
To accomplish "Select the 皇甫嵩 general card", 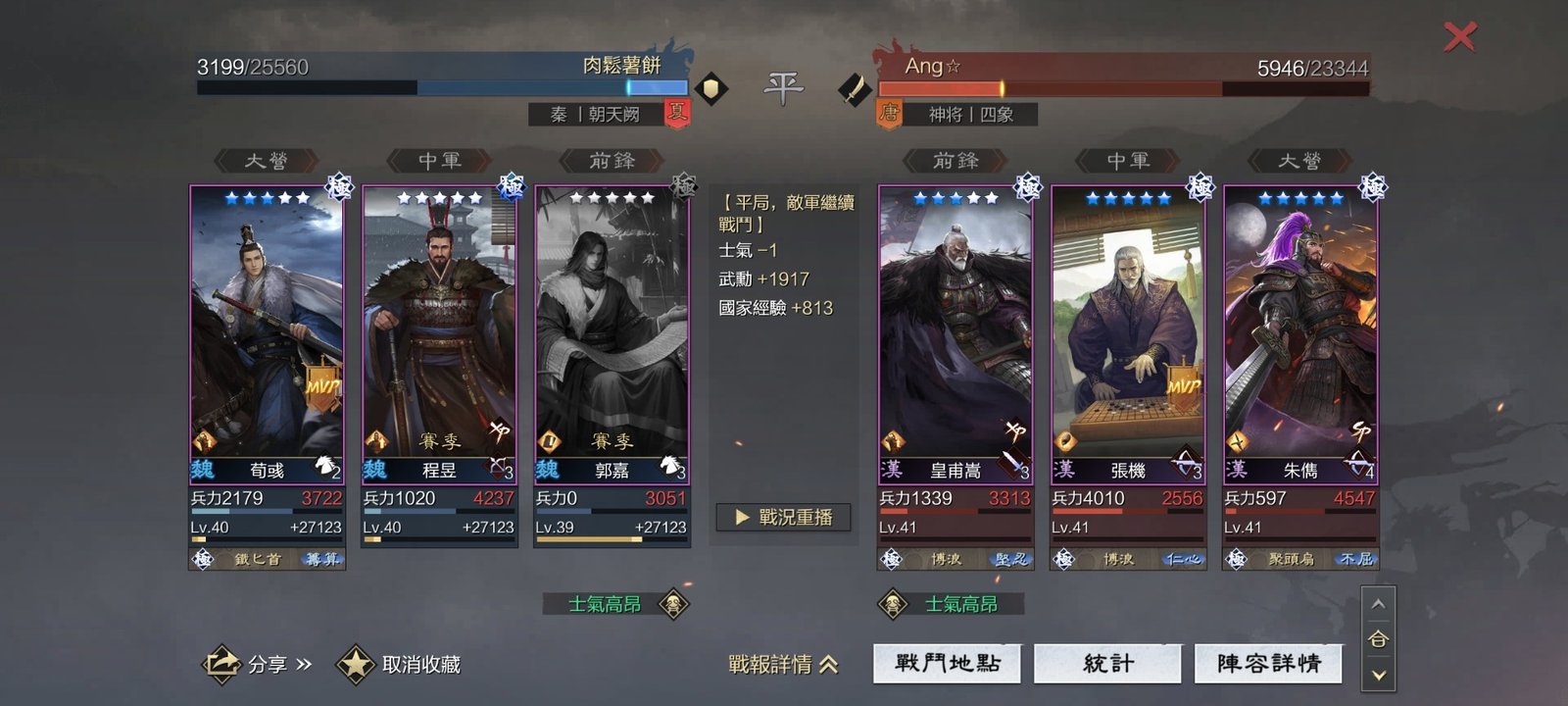I will [955, 333].
